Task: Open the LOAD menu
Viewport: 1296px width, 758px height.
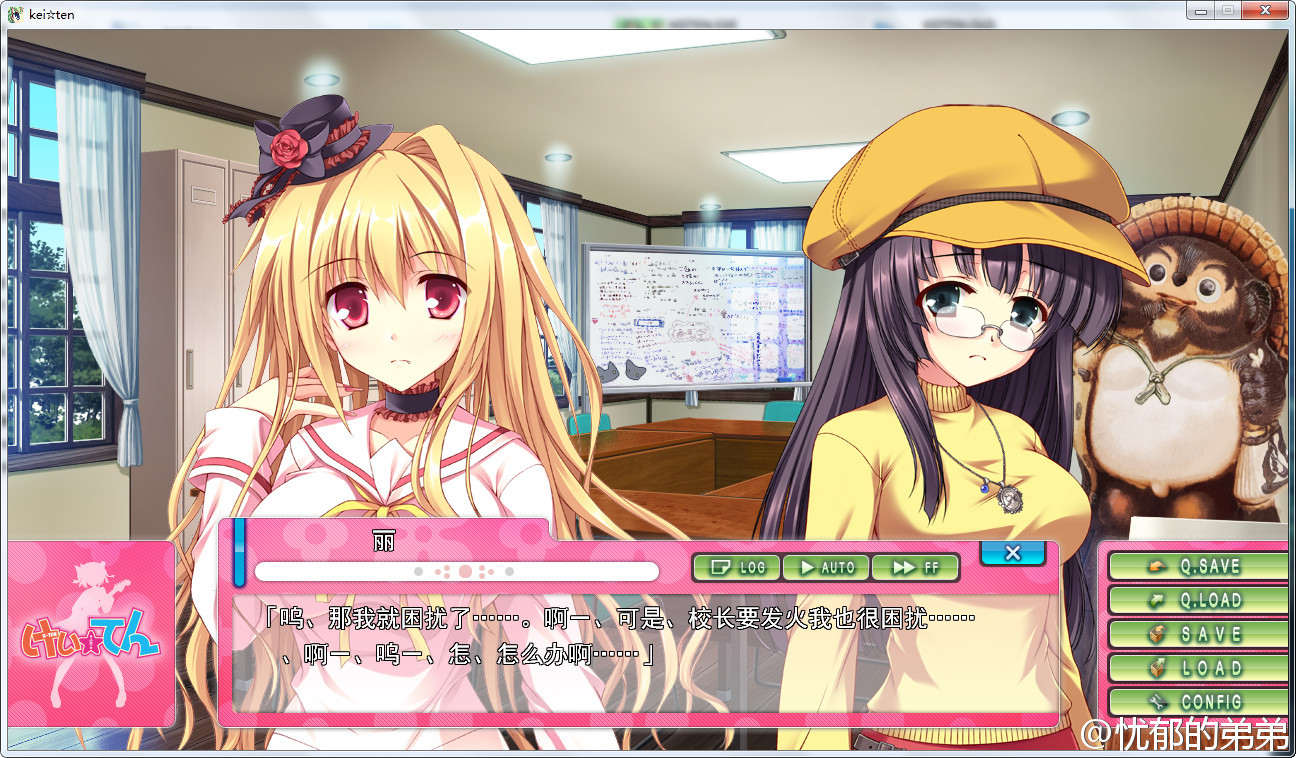Action: click(x=1197, y=668)
